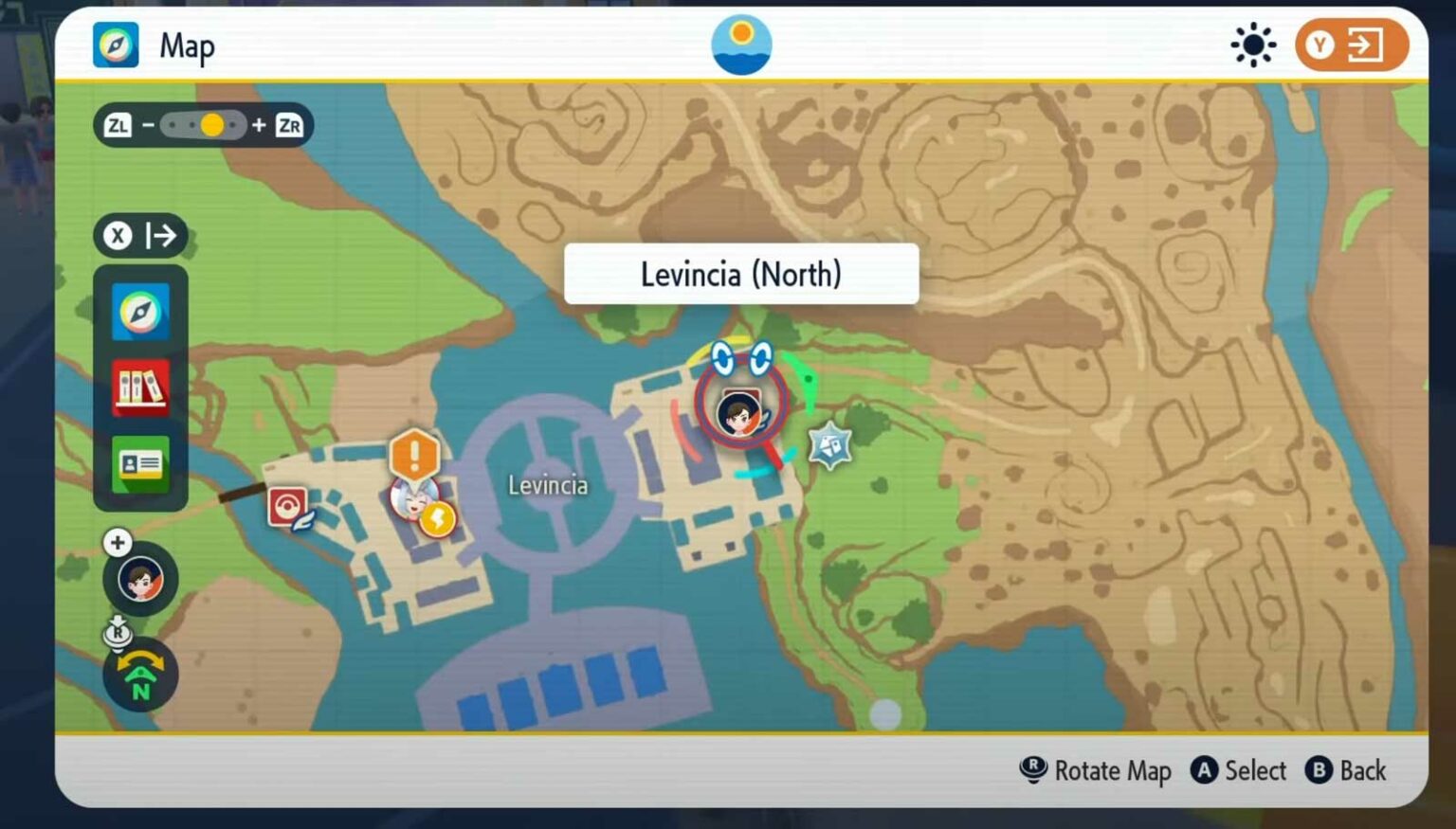Open the green Trainer profile icon in the sidebar

click(140, 465)
